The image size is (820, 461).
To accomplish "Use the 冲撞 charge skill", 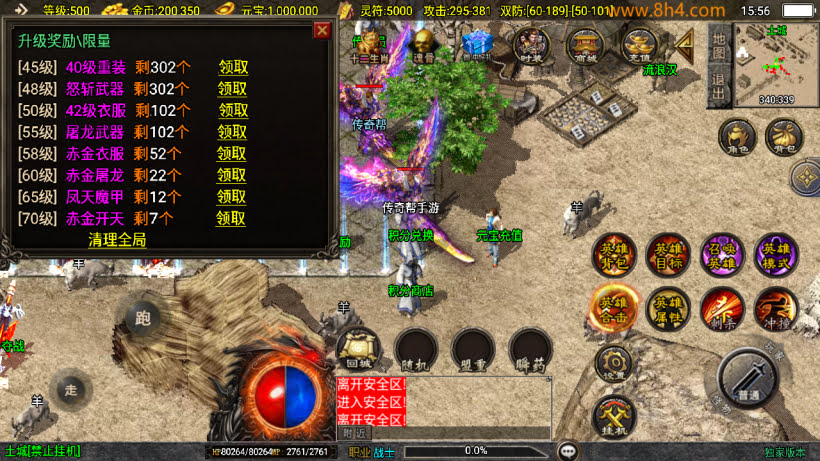I will point(776,309).
